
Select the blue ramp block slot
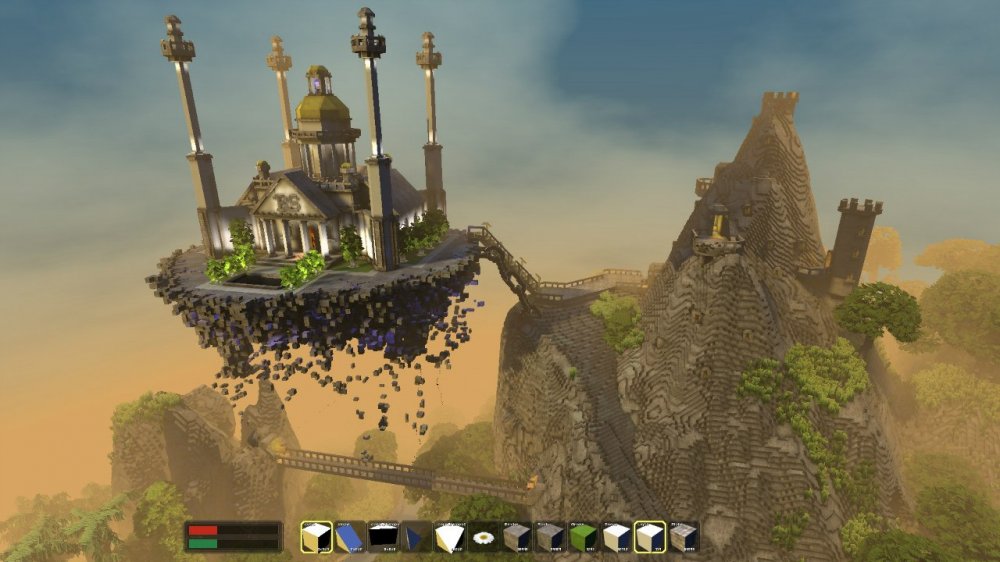click(x=350, y=537)
